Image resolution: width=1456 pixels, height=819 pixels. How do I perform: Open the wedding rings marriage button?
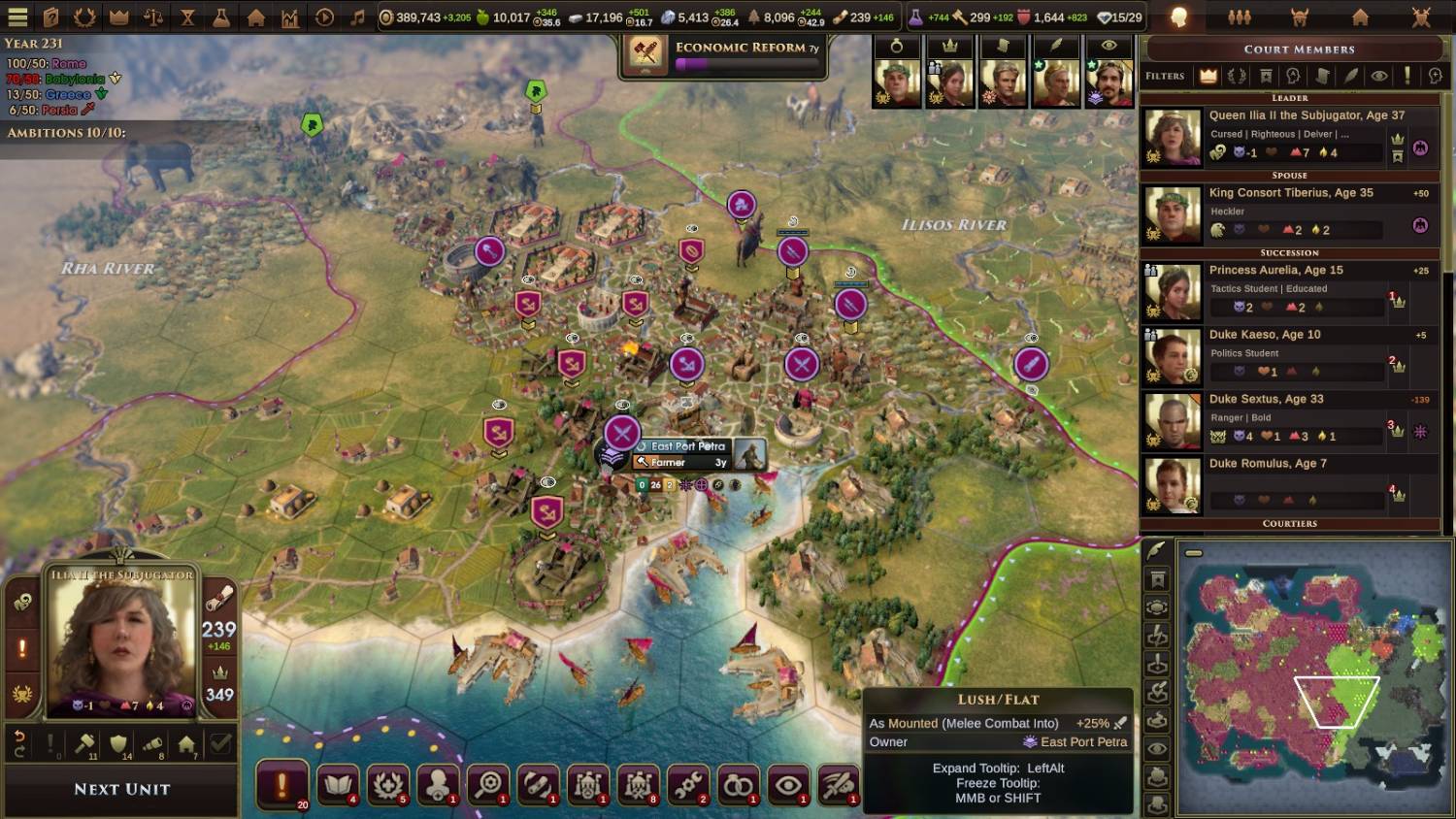pos(739,784)
